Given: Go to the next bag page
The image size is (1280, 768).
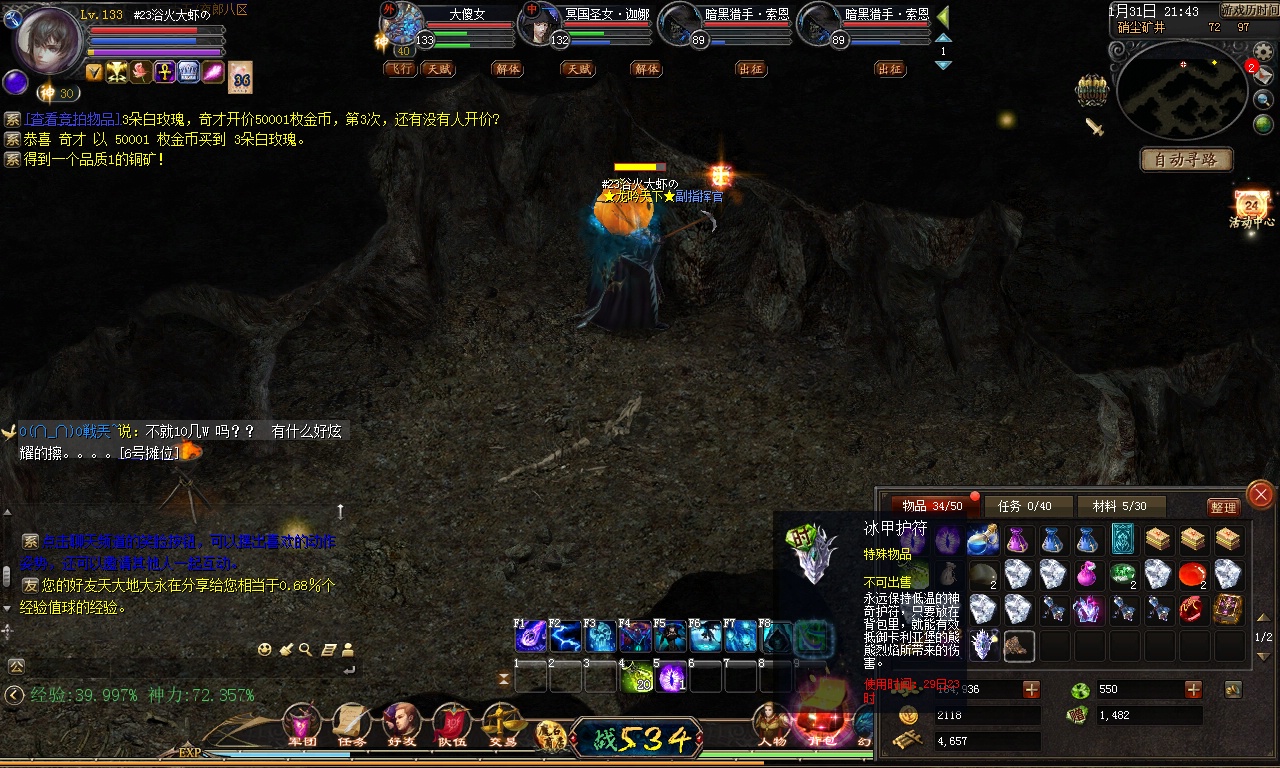Looking at the screenshot, I should [1263, 654].
